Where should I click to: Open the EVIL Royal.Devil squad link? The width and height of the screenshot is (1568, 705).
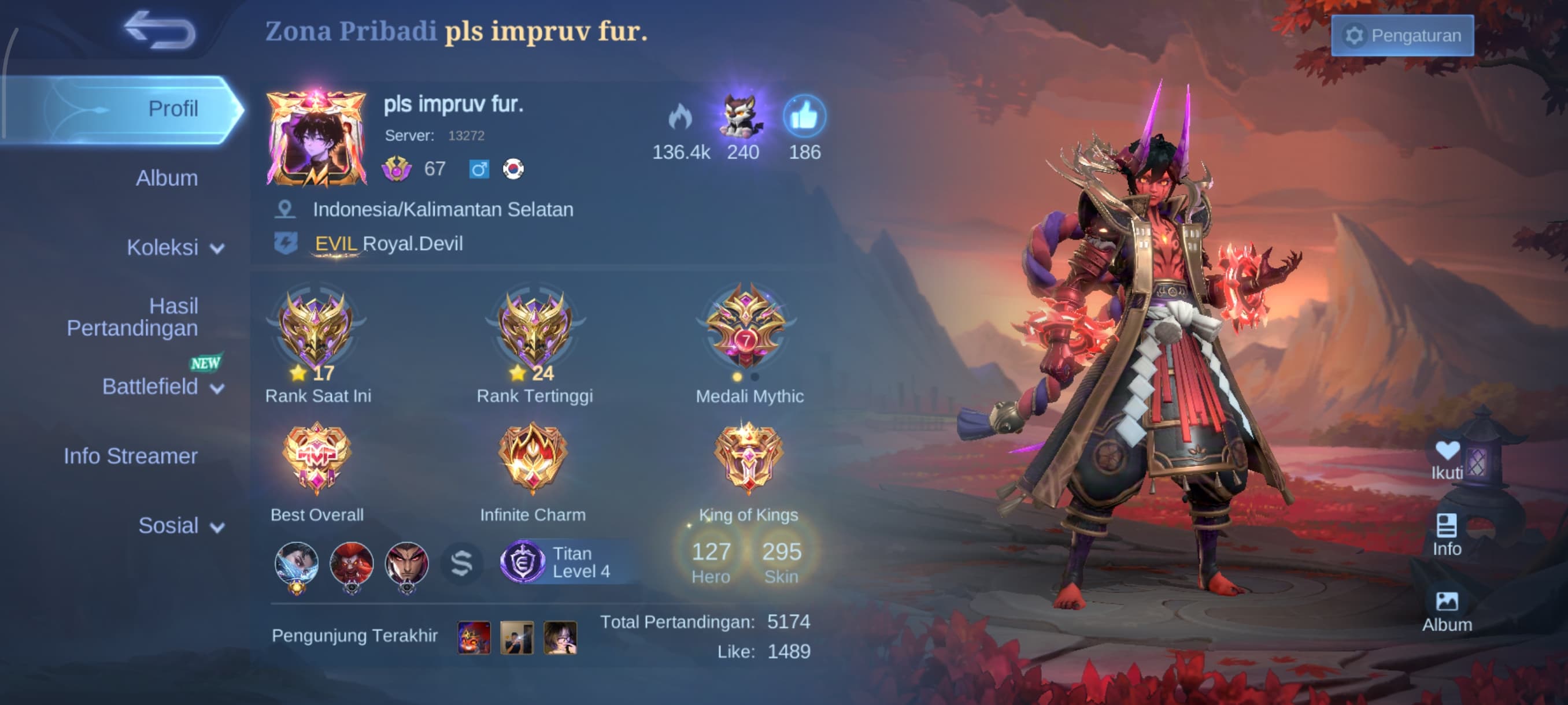pos(388,244)
